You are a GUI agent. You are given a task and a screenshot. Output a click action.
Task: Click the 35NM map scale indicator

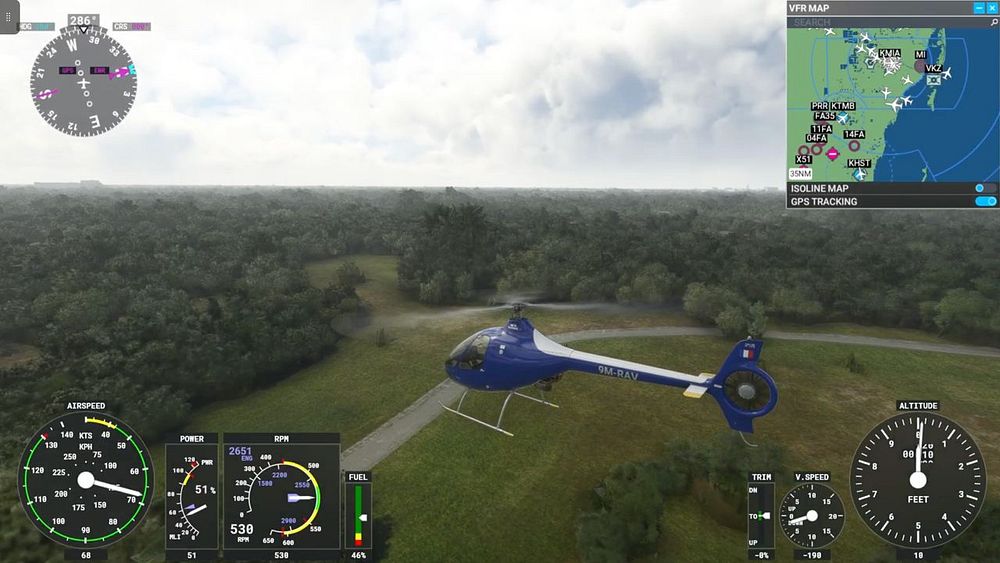(799, 173)
